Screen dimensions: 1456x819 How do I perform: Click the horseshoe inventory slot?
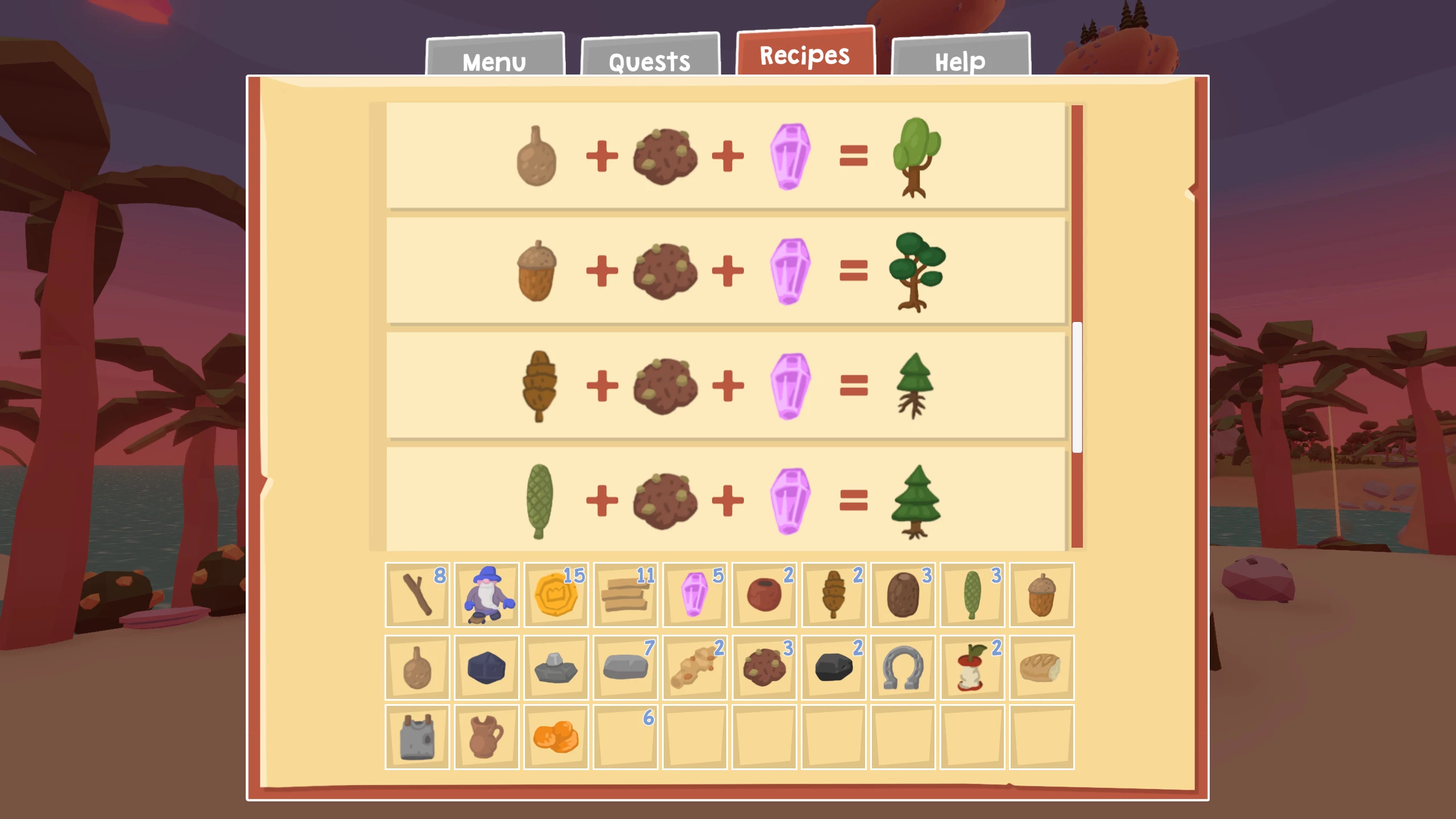pyautogui.click(x=903, y=668)
